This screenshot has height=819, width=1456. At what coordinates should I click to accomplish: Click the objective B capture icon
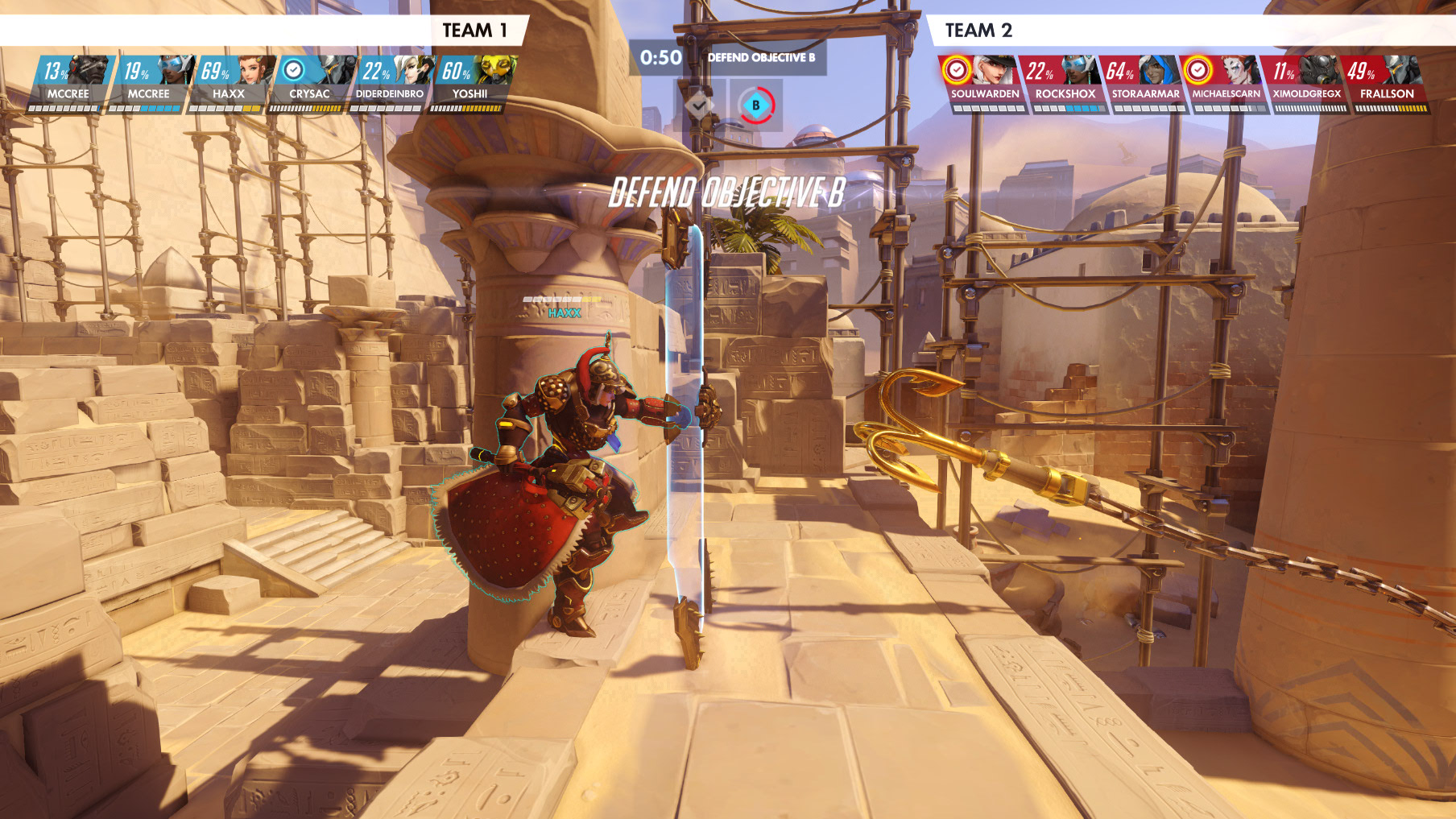pyautogui.click(x=756, y=105)
